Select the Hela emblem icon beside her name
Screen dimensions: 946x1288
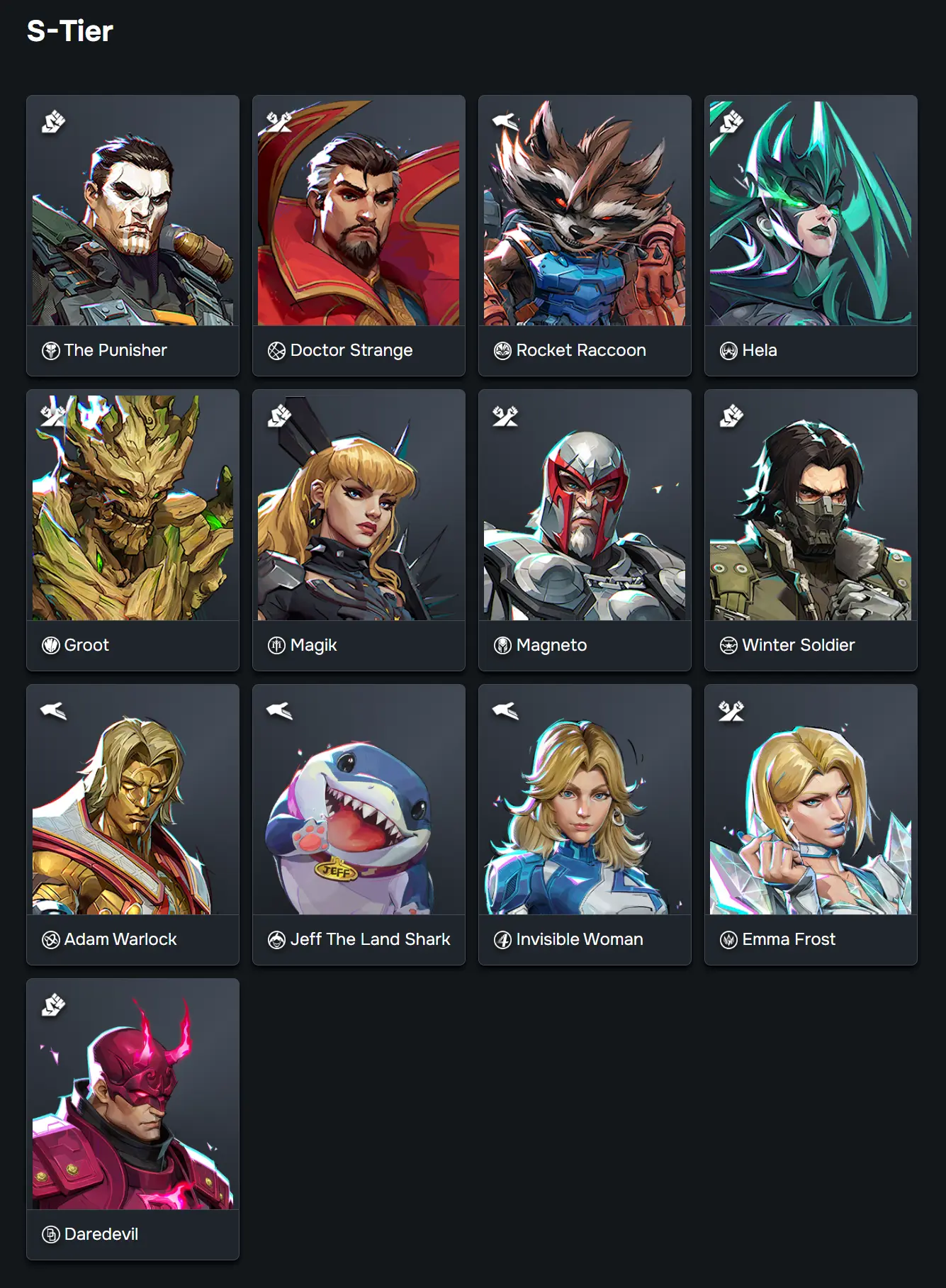click(727, 349)
